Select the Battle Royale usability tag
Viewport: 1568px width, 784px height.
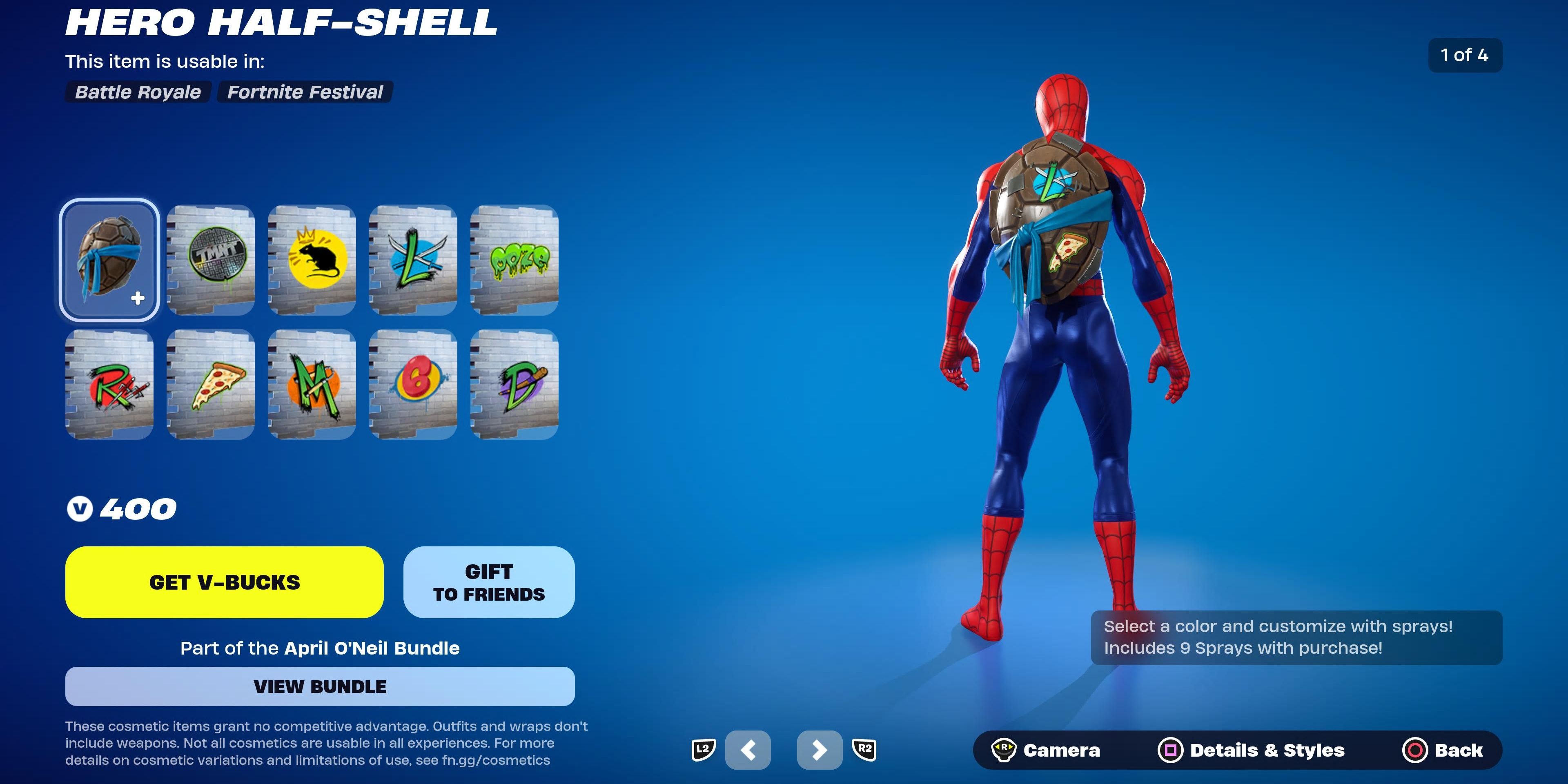click(137, 92)
